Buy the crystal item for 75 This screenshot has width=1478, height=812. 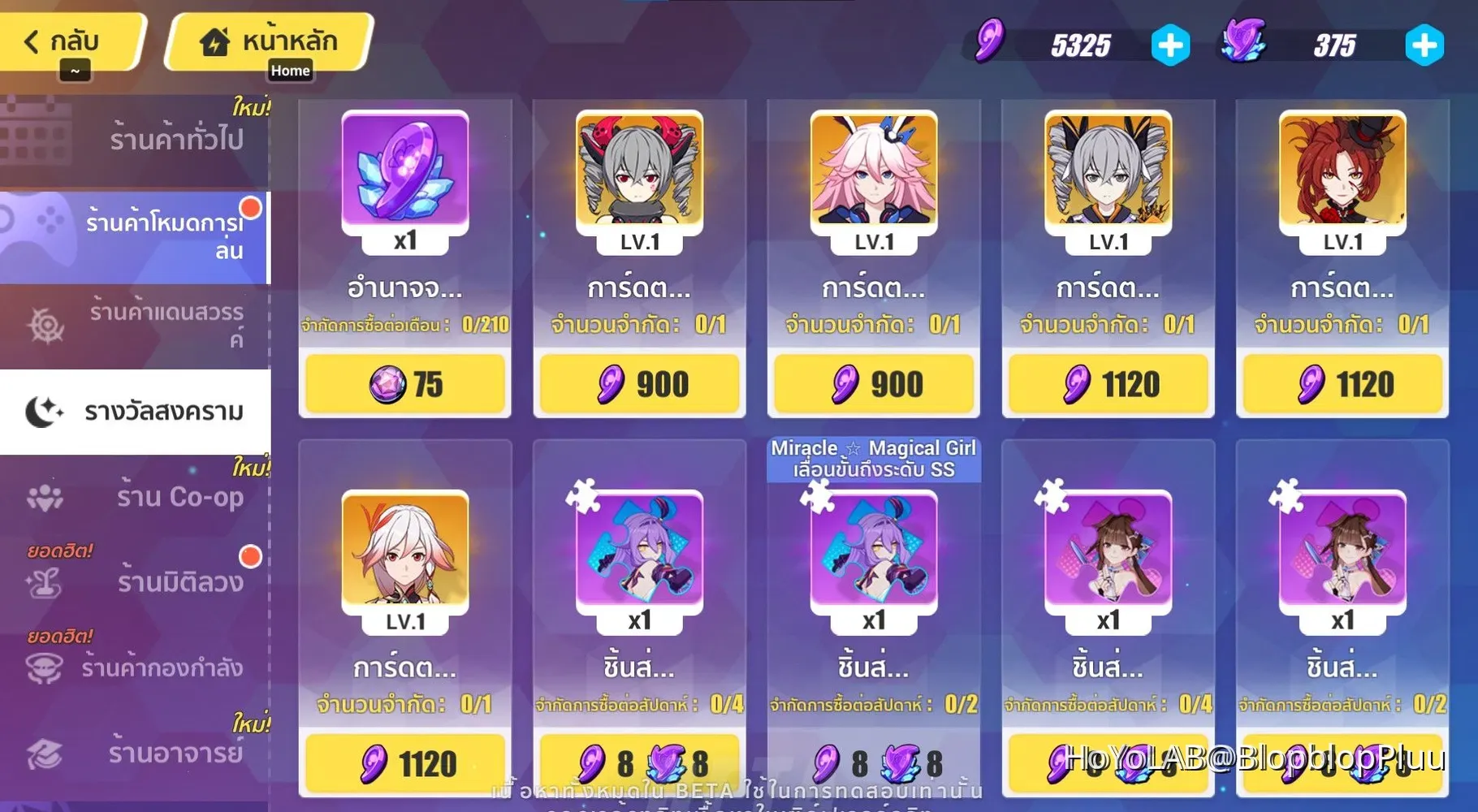(405, 383)
